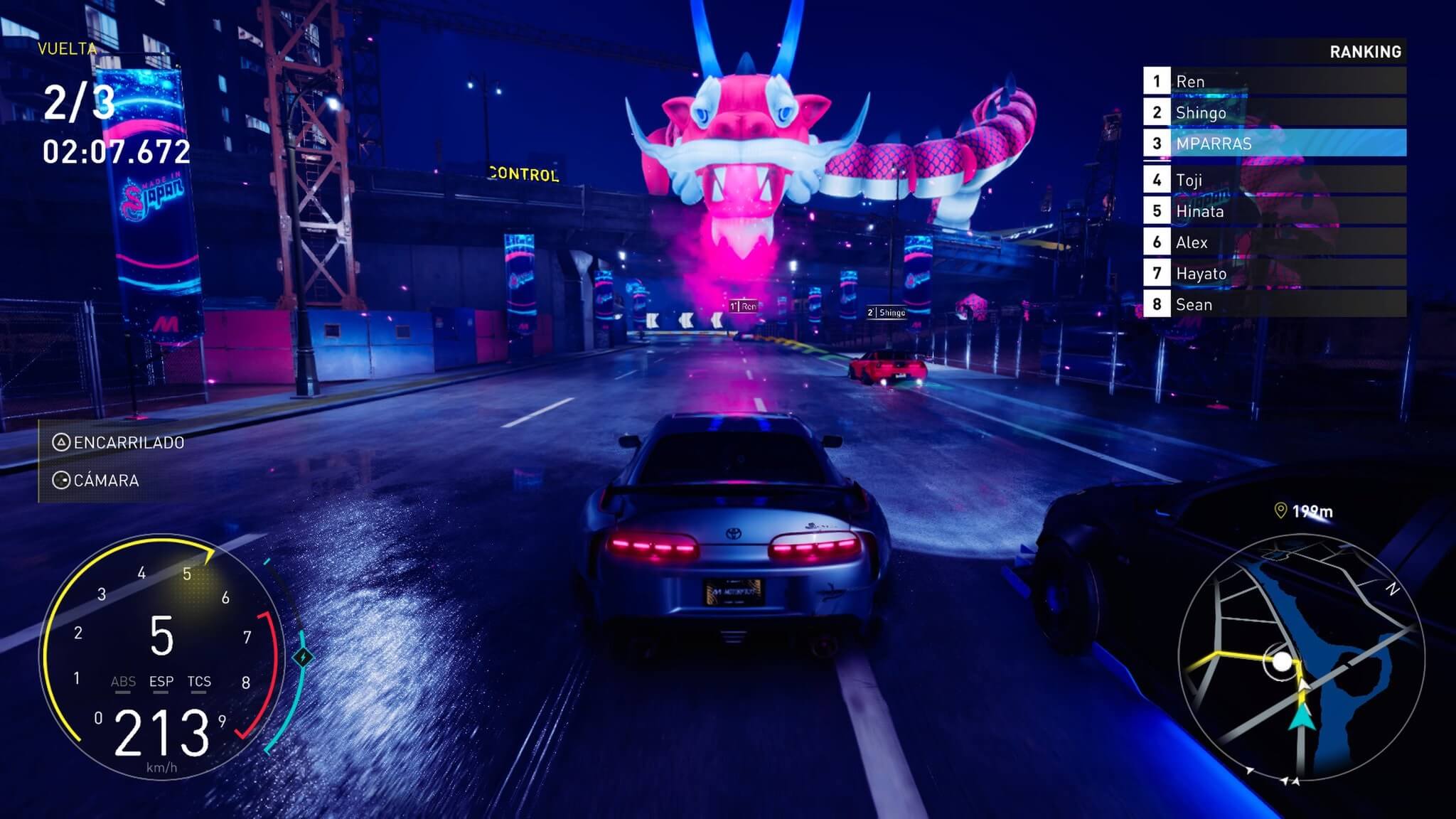The width and height of the screenshot is (1456, 819).
Task: Select the Ren name tag over the track
Action: click(x=744, y=306)
